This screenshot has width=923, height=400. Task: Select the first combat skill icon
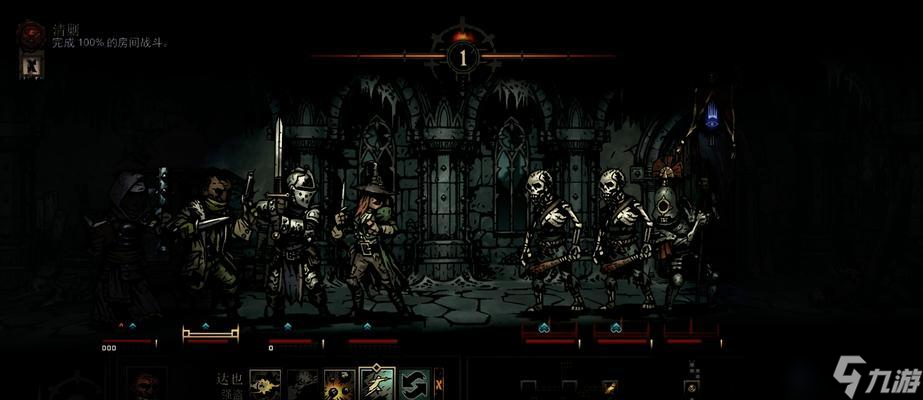point(265,385)
